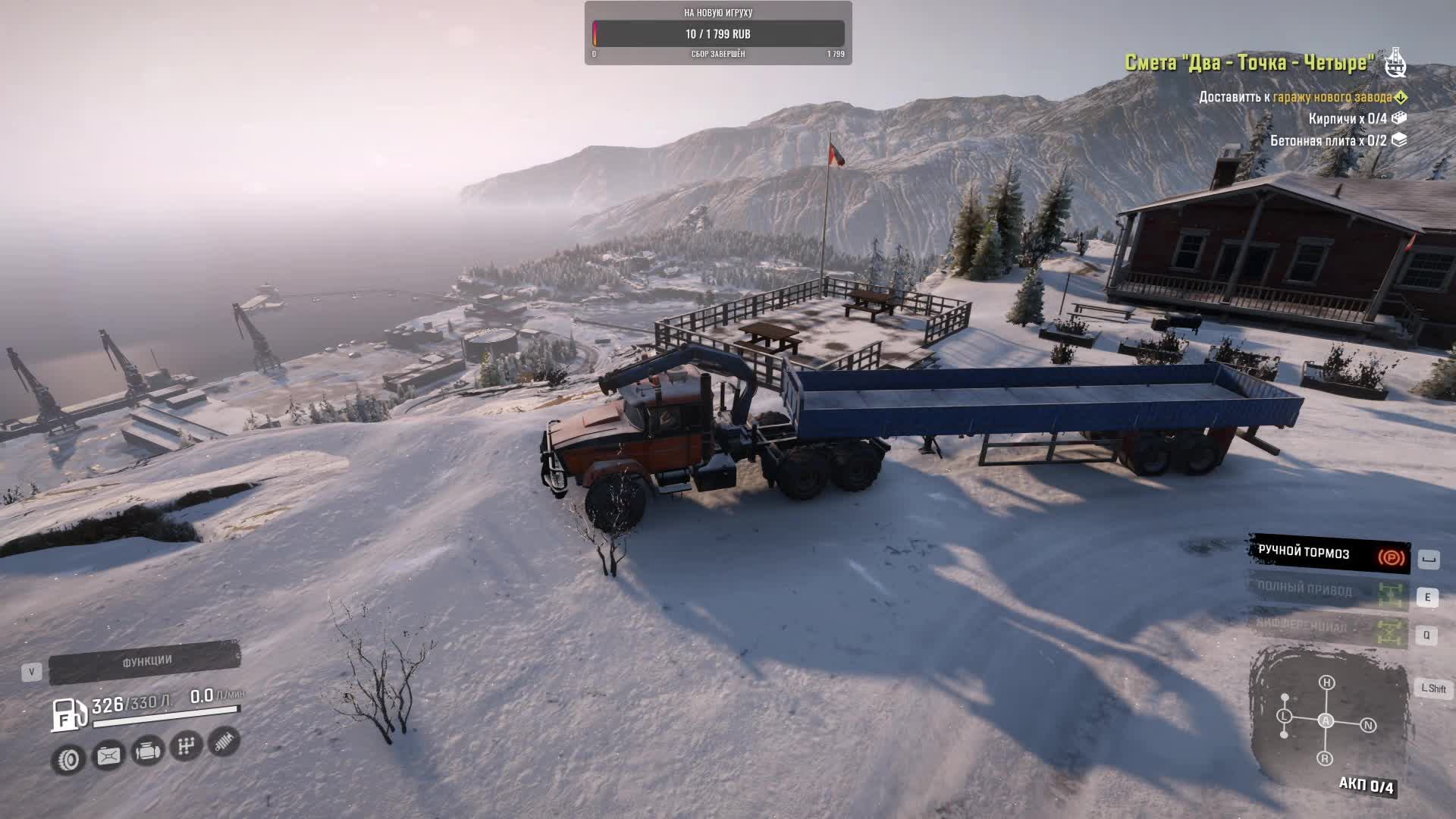Click the suspension spring damage icon
Image resolution: width=1456 pixels, height=819 pixels.
point(224,742)
